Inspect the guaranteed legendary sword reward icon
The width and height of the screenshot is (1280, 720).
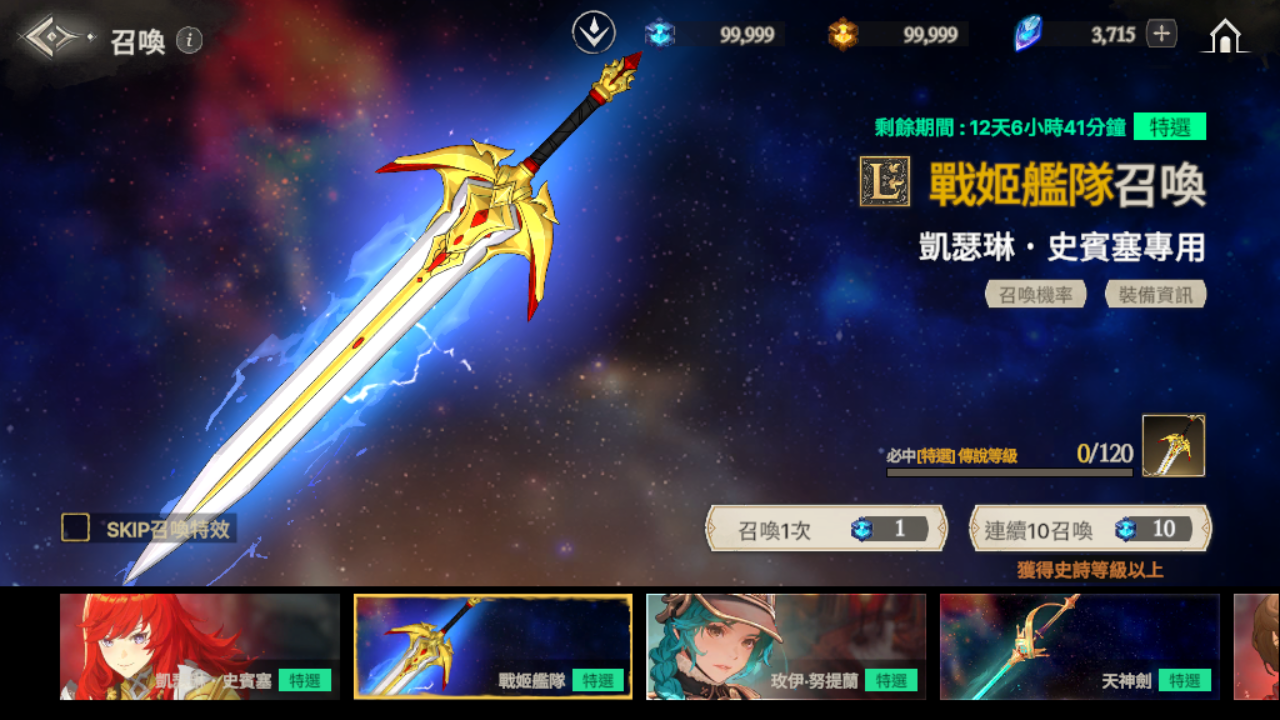(1173, 446)
